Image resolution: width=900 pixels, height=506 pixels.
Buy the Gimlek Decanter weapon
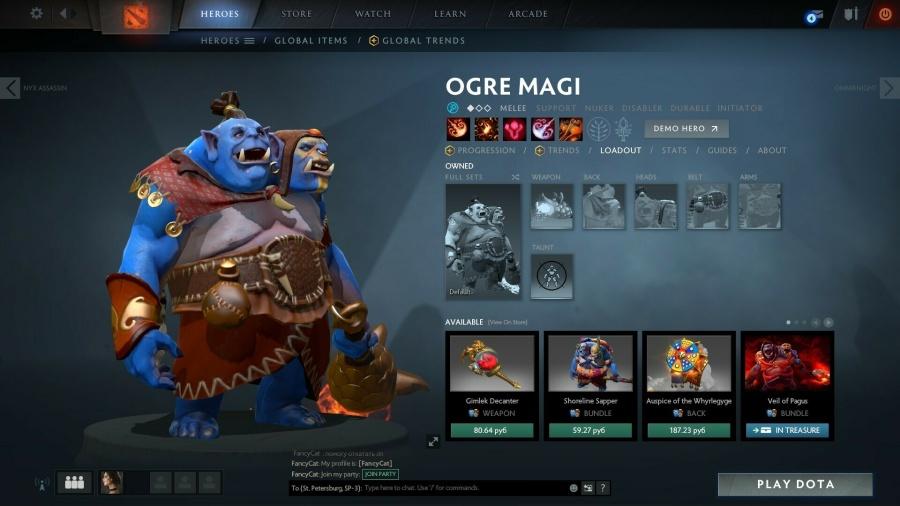(491, 430)
